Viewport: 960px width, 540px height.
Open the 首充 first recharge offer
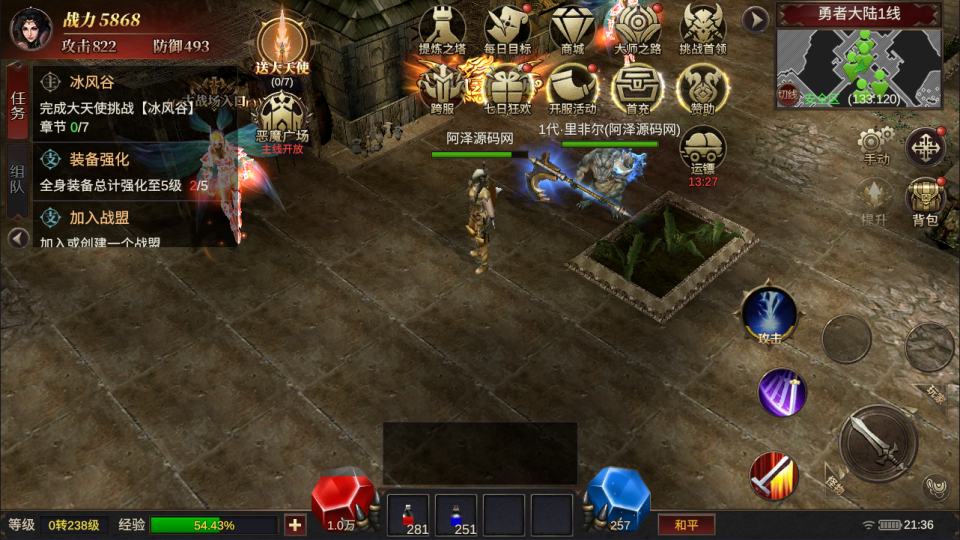click(x=637, y=87)
